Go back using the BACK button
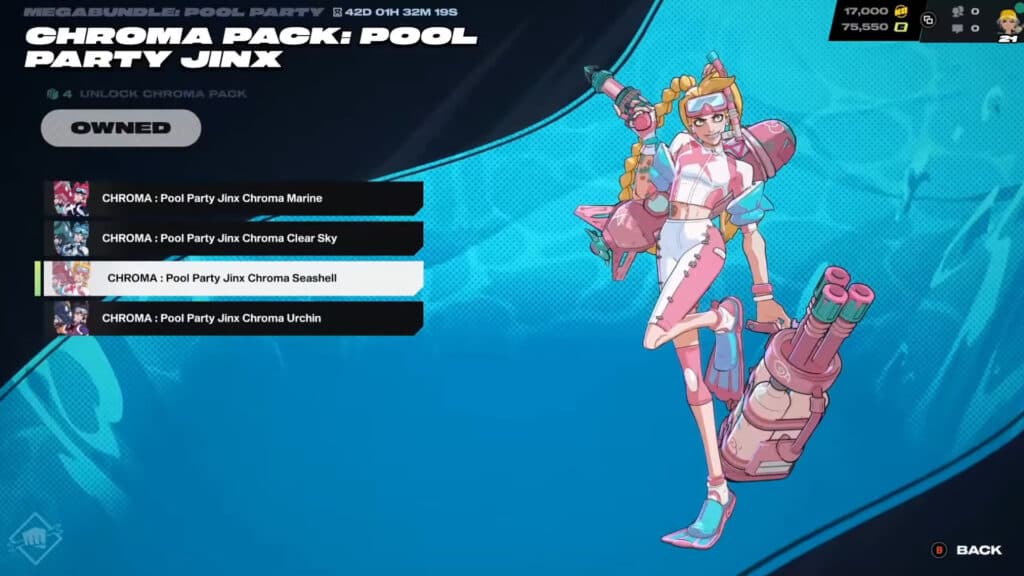 pos(968,550)
